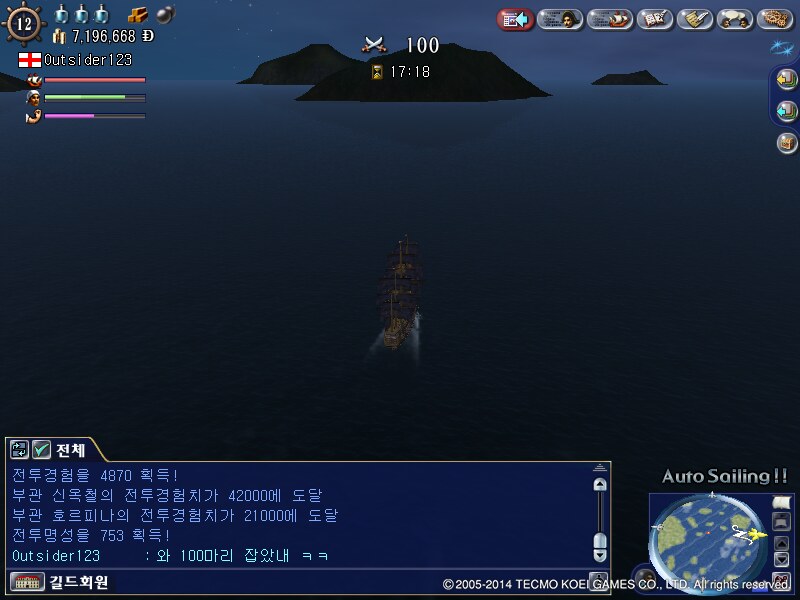
Task: Click the cyan arrow side button
Action: tap(787, 111)
